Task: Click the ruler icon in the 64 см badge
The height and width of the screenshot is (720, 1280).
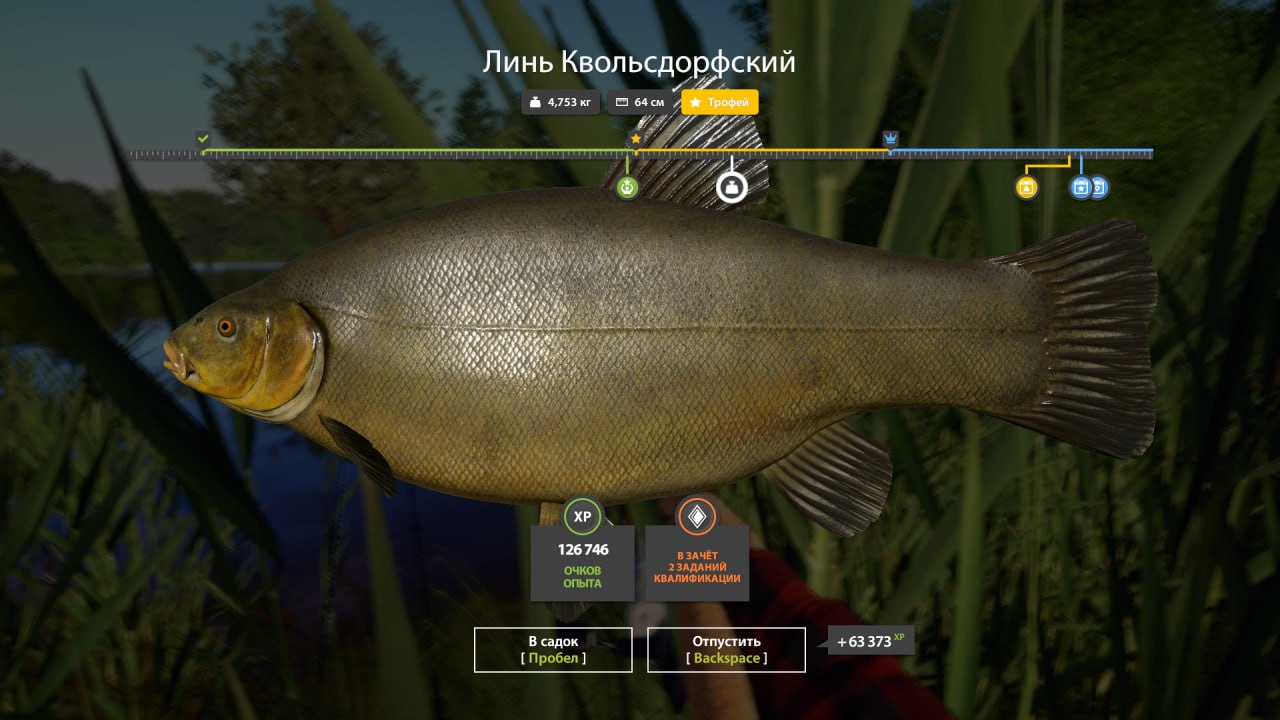Action: point(622,102)
